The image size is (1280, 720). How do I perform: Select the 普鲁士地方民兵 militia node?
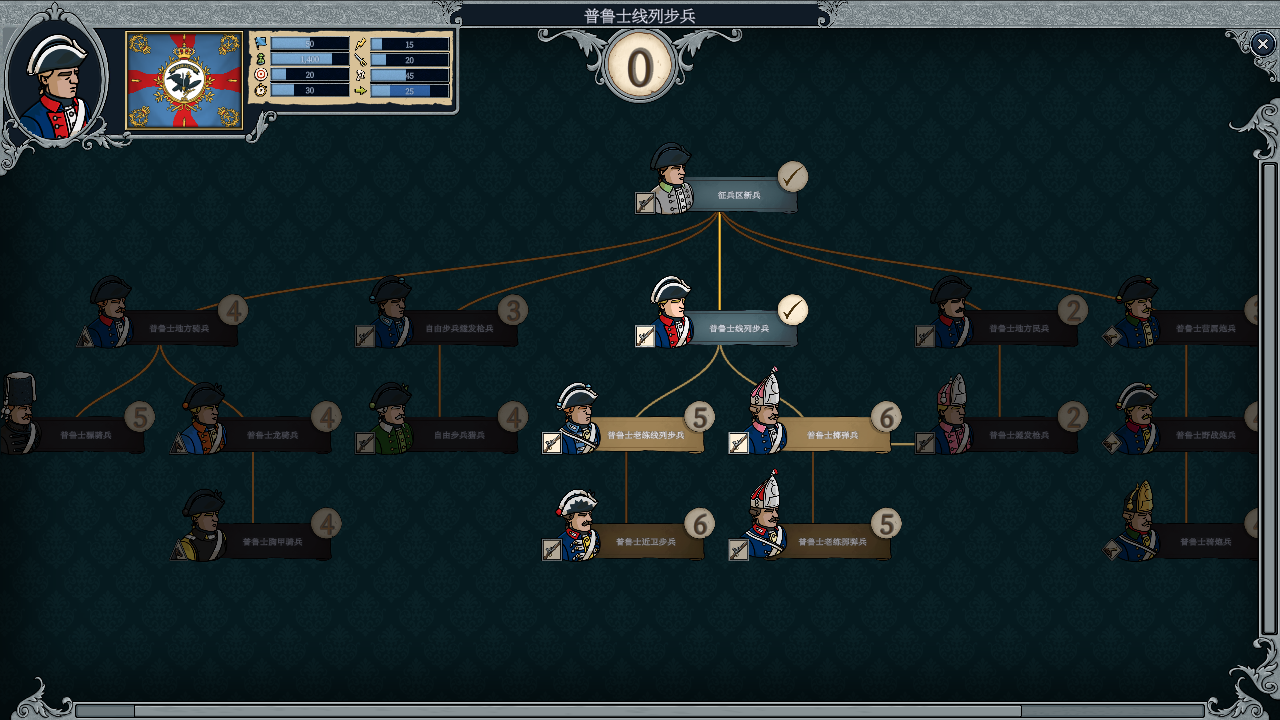pyautogui.click(x=1019, y=328)
